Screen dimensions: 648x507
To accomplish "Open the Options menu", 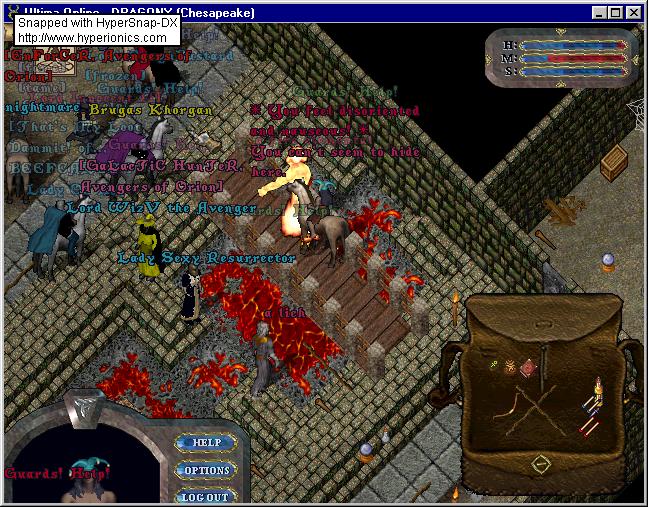I will click(205, 470).
